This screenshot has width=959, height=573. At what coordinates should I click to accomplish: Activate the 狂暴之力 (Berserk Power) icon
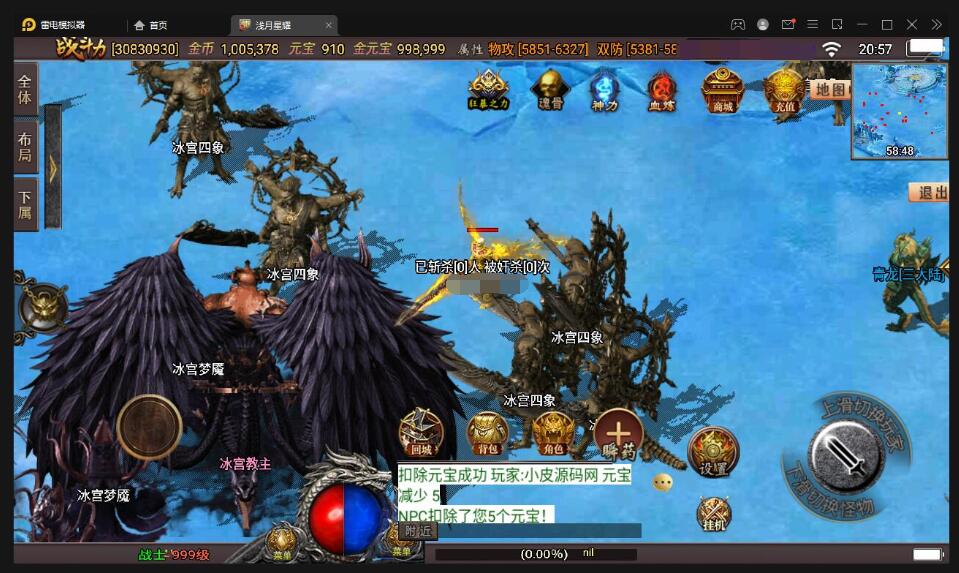[x=489, y=90]
